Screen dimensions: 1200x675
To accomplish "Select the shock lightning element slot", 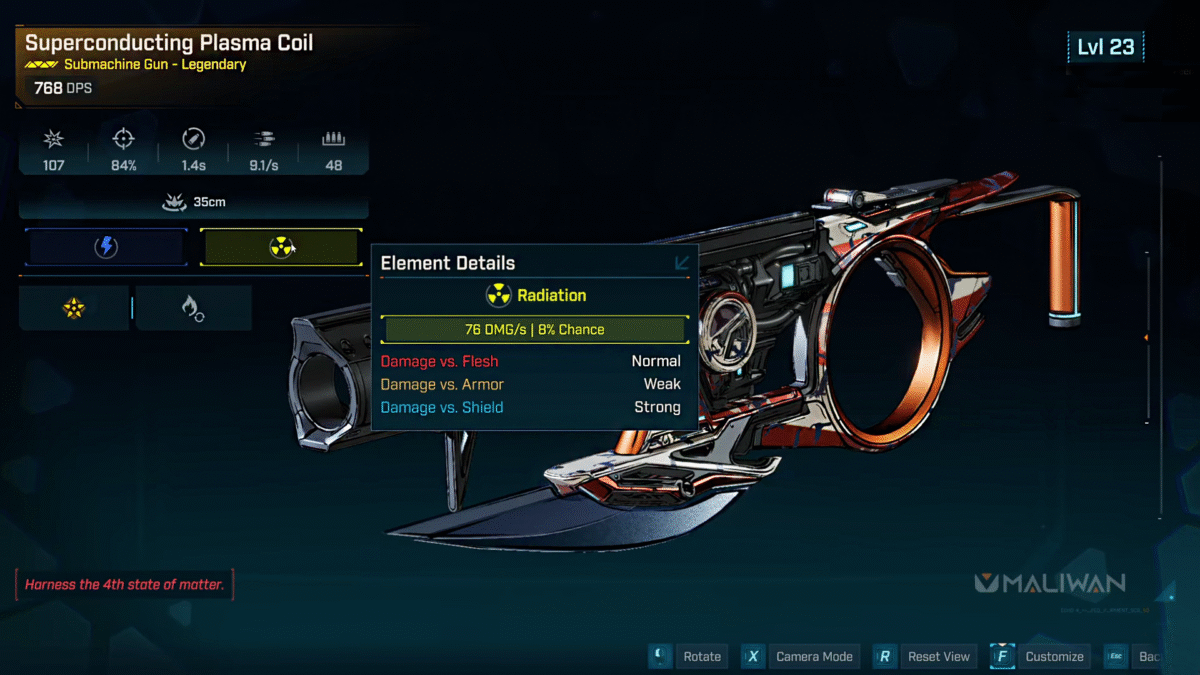I will 106,247.
